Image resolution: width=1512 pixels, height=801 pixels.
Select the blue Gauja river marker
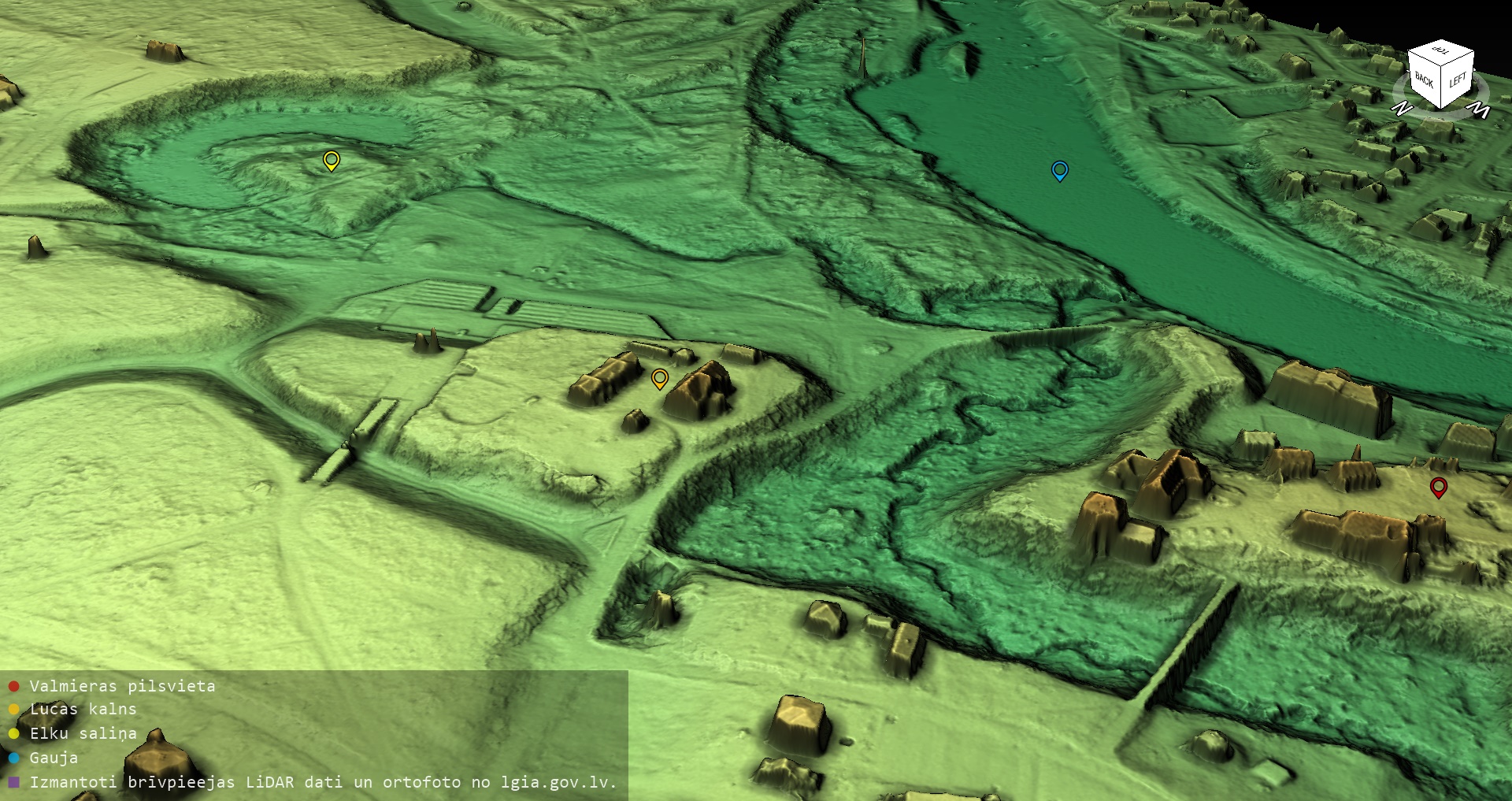(1060, 169)
